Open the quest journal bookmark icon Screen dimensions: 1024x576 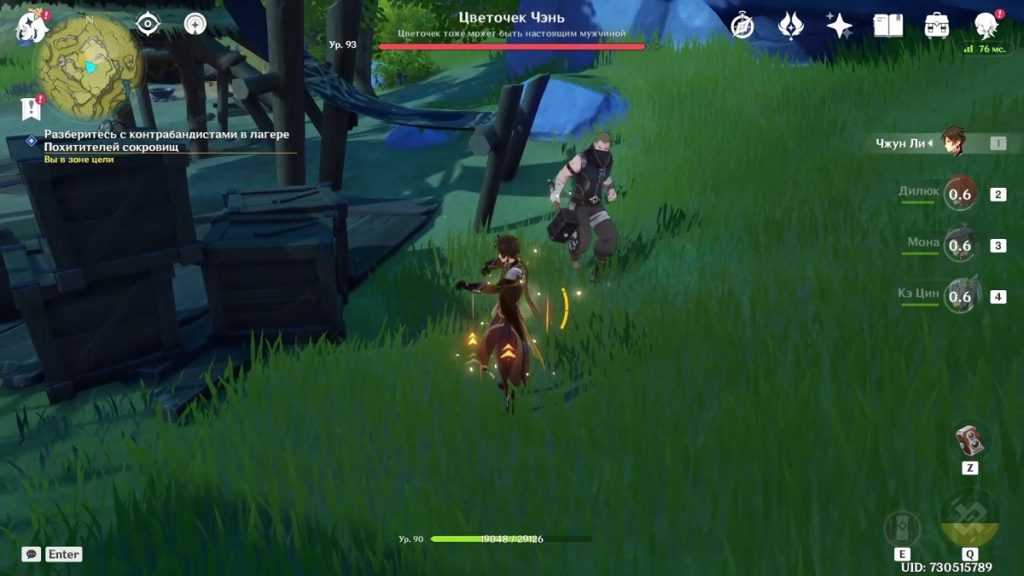tap(30, 108)
